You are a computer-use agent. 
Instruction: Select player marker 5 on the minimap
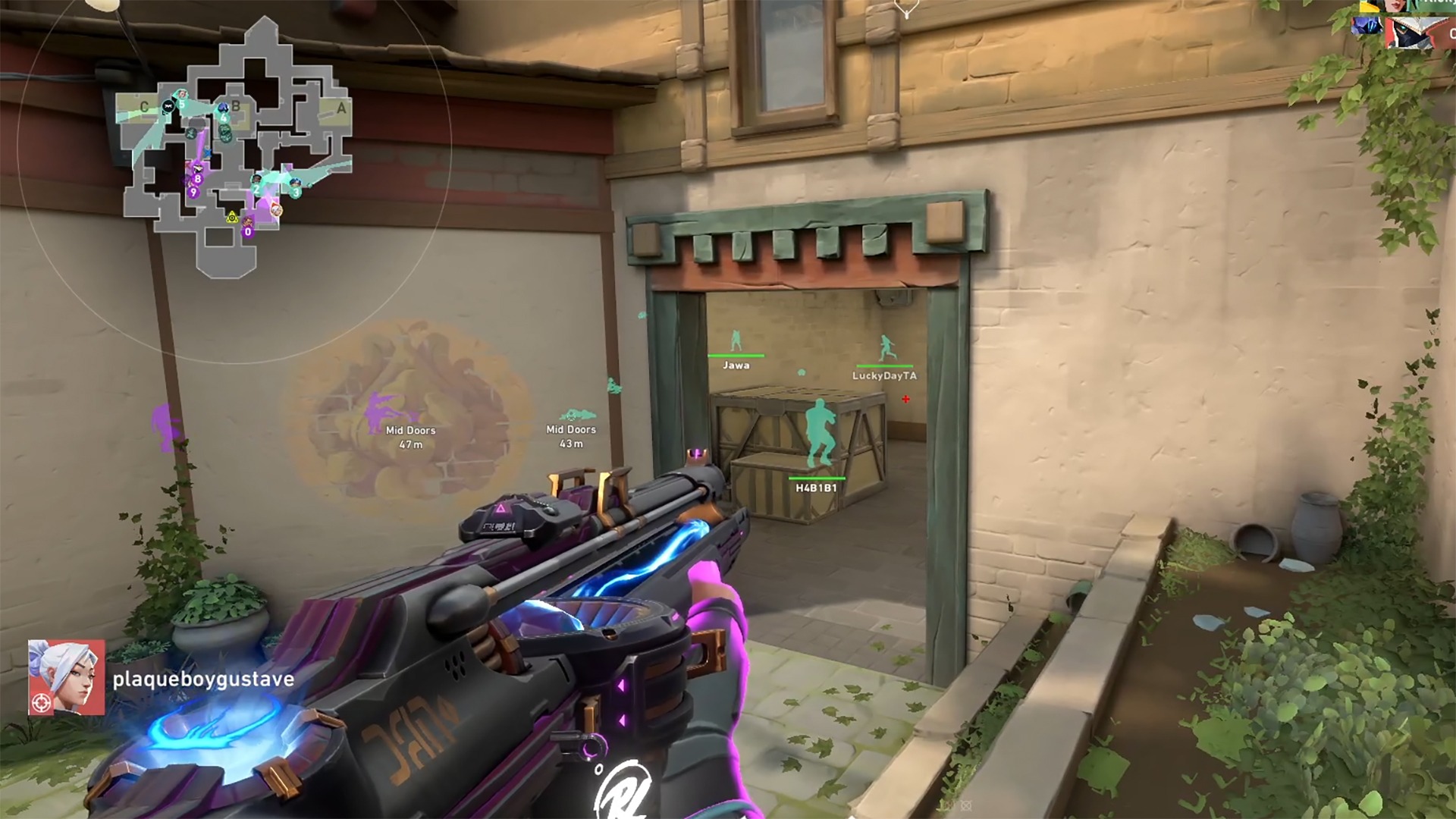point(181,103)
